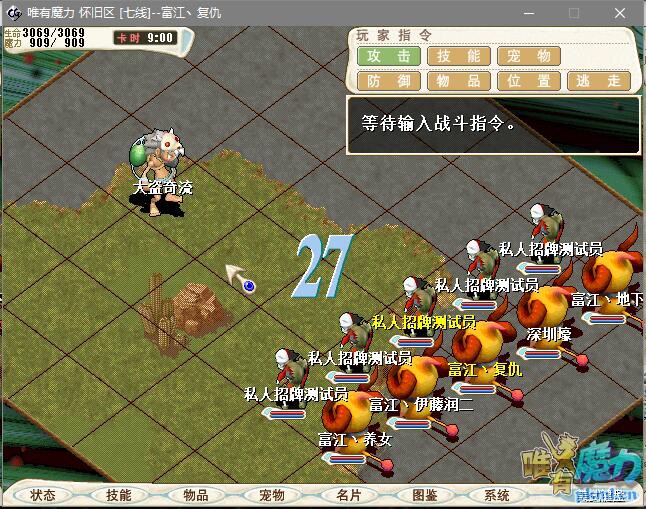Open 名片 (Name Card) from the bottom bar
The width and height of the screenshot is (646, 509).
347,495
